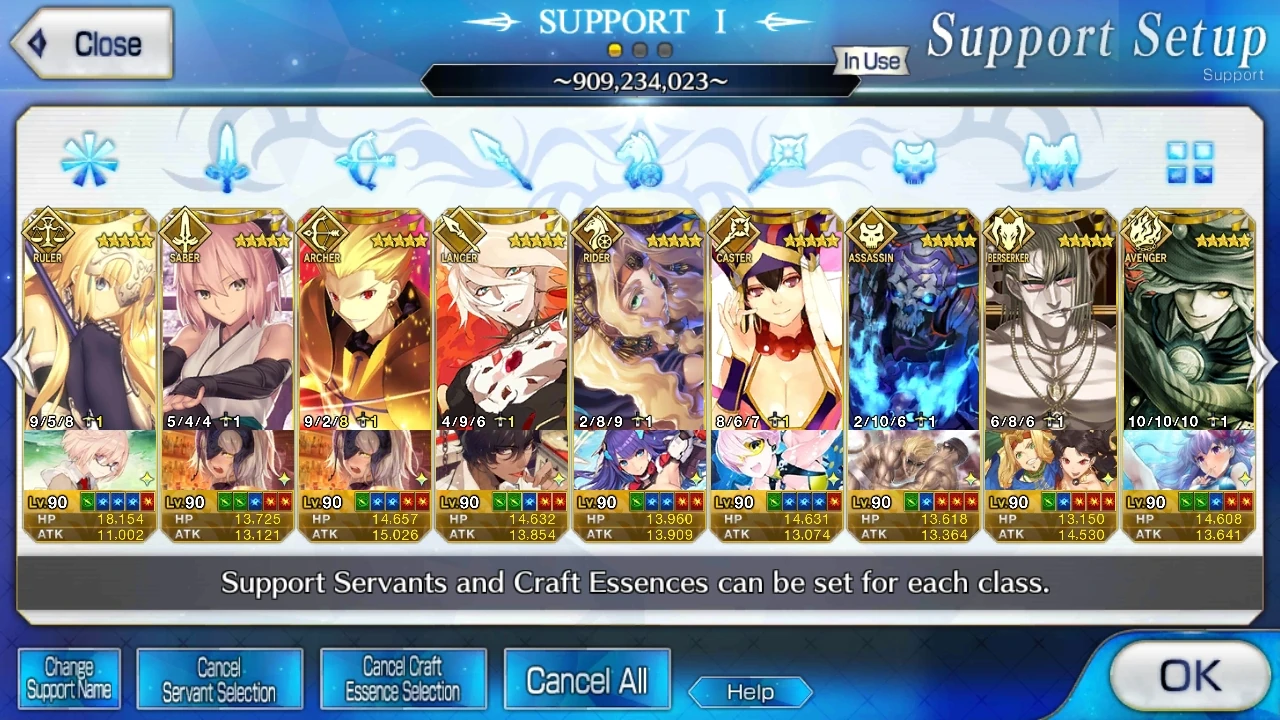Select the Rider class icon
Screen dimensions: 1280x720
click(x=640, y=160)
